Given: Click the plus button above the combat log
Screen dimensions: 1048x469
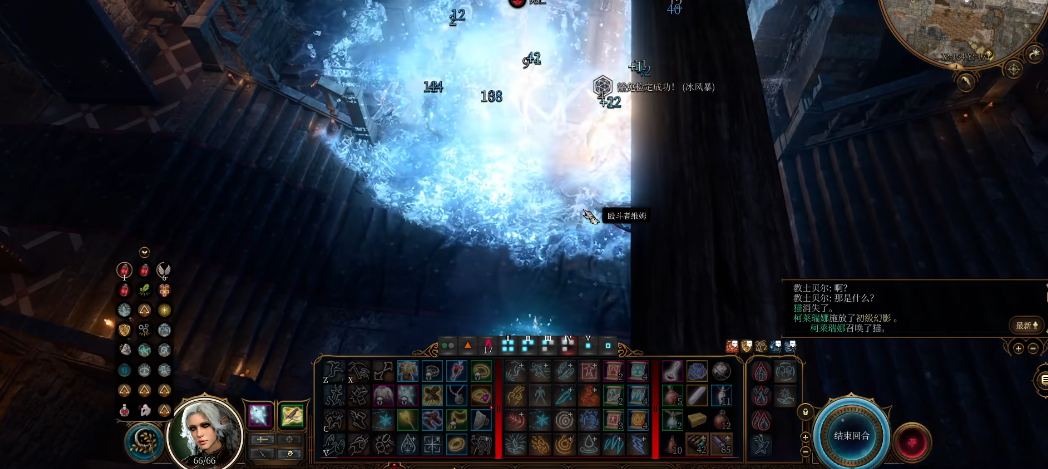Looking at the screenshot, I should [1018, 348].
